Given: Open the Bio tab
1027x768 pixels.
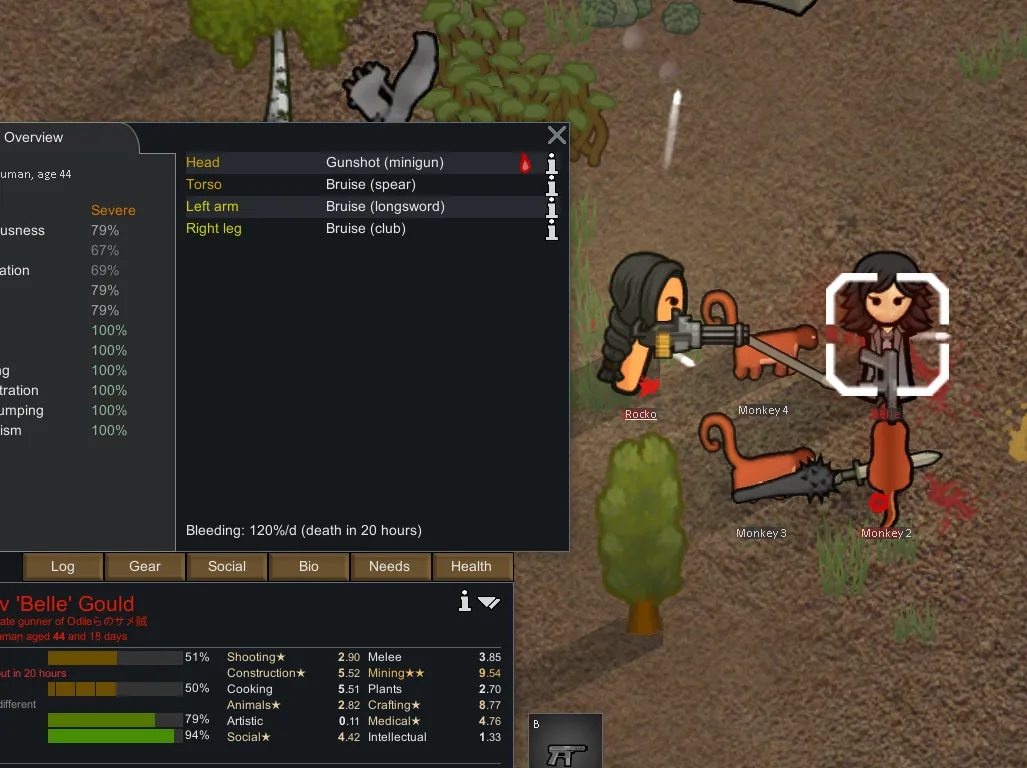Looking at the screenshot, I should click(x=309, y=566).
